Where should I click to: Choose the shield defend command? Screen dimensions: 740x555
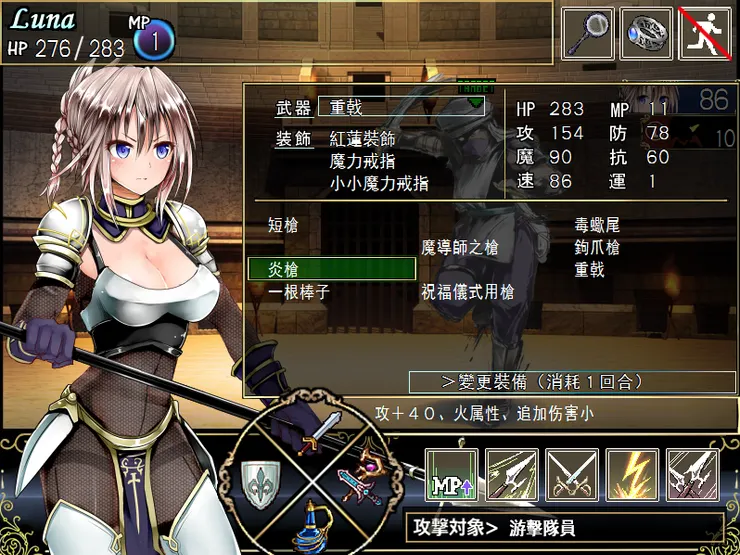click(x=259, y=485)
